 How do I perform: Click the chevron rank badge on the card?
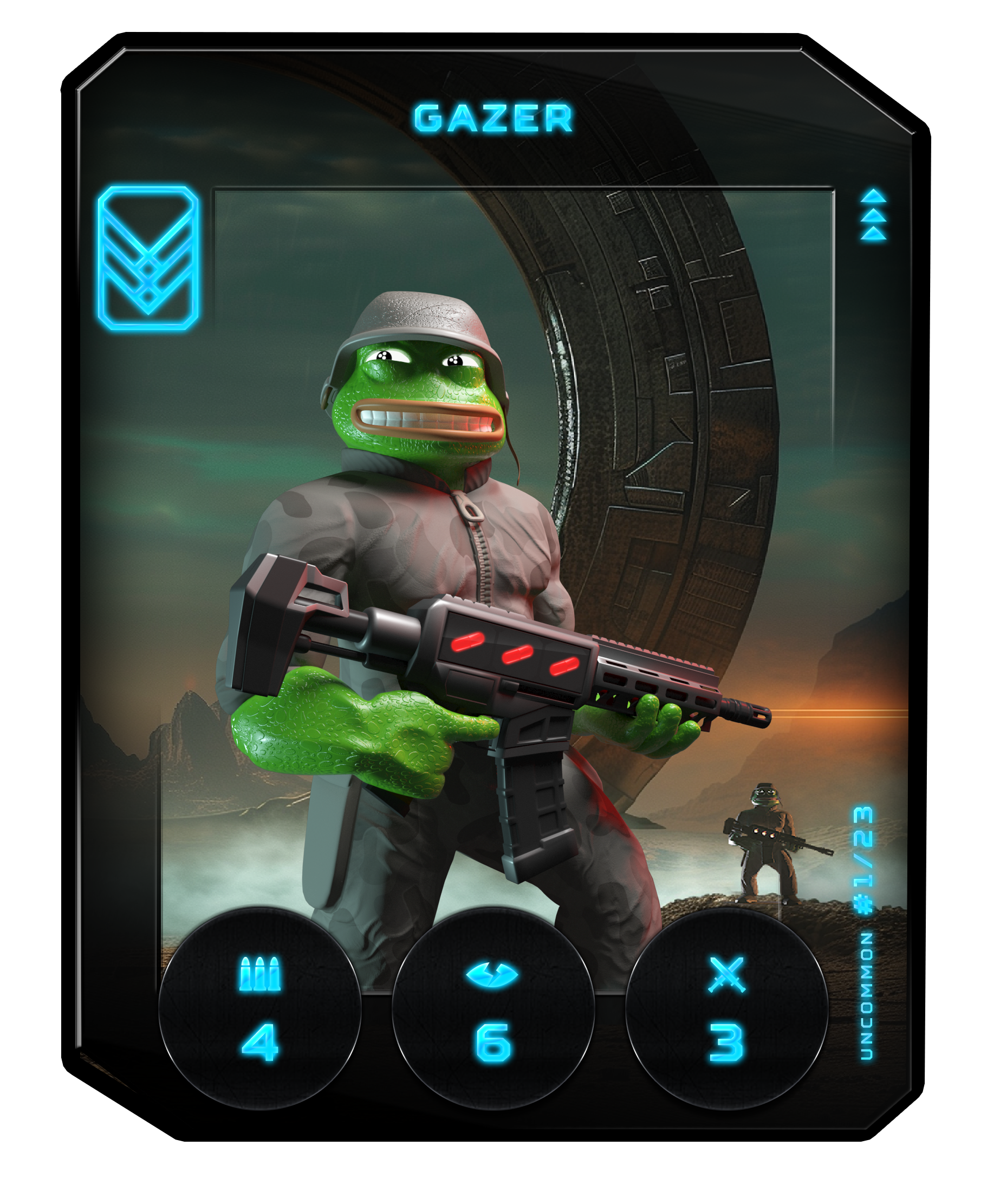pyautogui.click(x=148, y=257)
